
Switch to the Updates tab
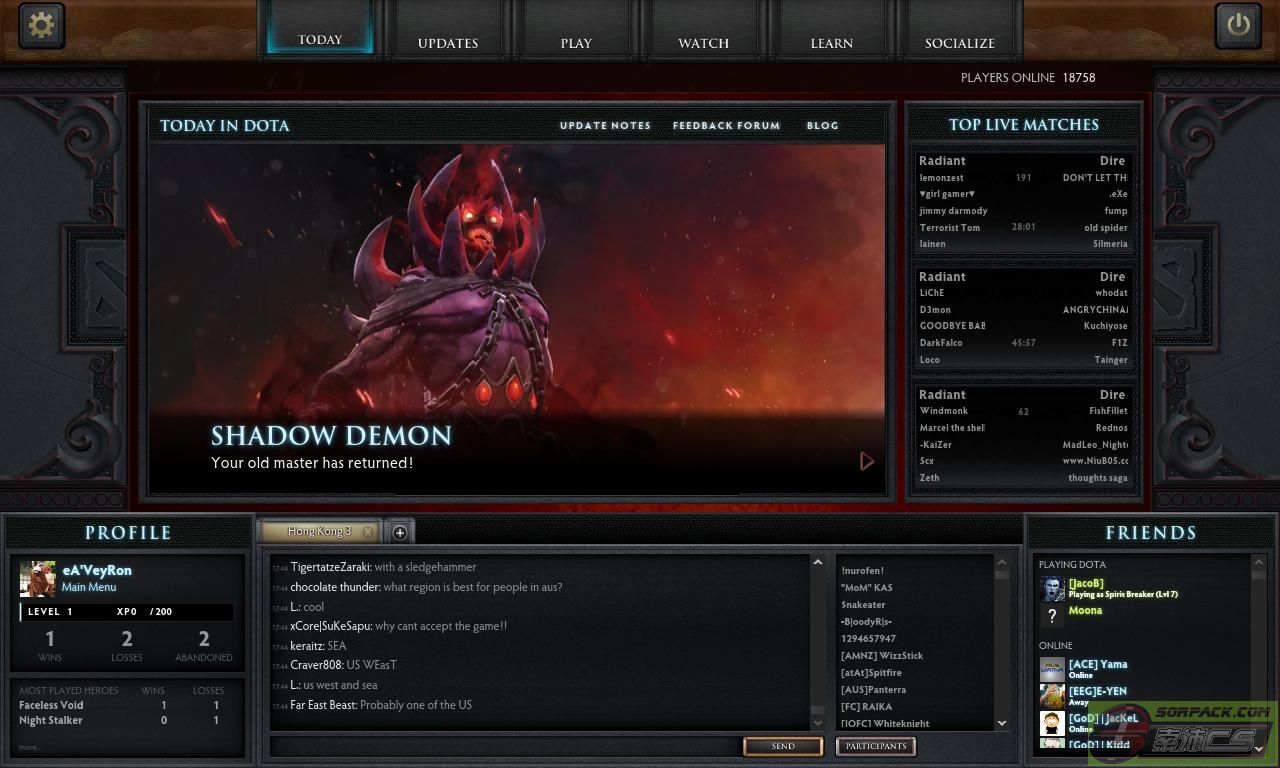tap(448, 43)
